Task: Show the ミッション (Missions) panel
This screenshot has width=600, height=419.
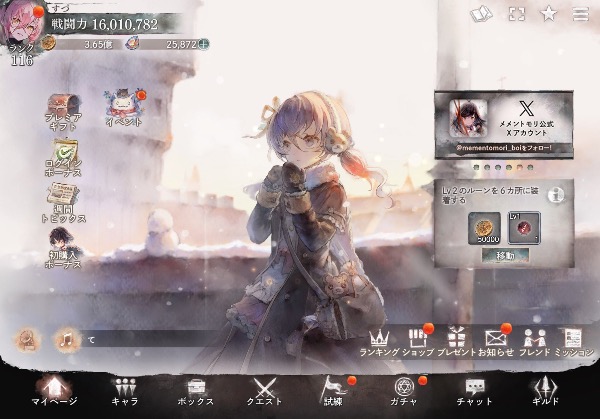Action: point(573,341)
